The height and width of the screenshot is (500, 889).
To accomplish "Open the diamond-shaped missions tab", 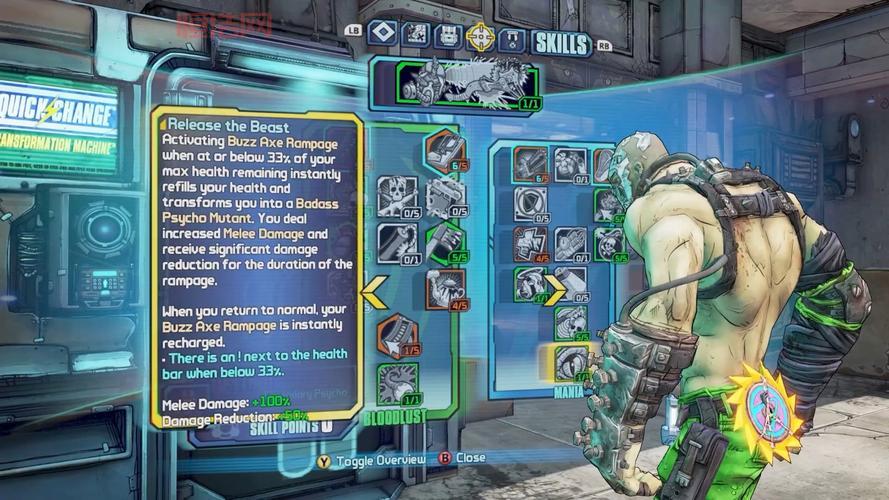I will click(x=383, y=34).
